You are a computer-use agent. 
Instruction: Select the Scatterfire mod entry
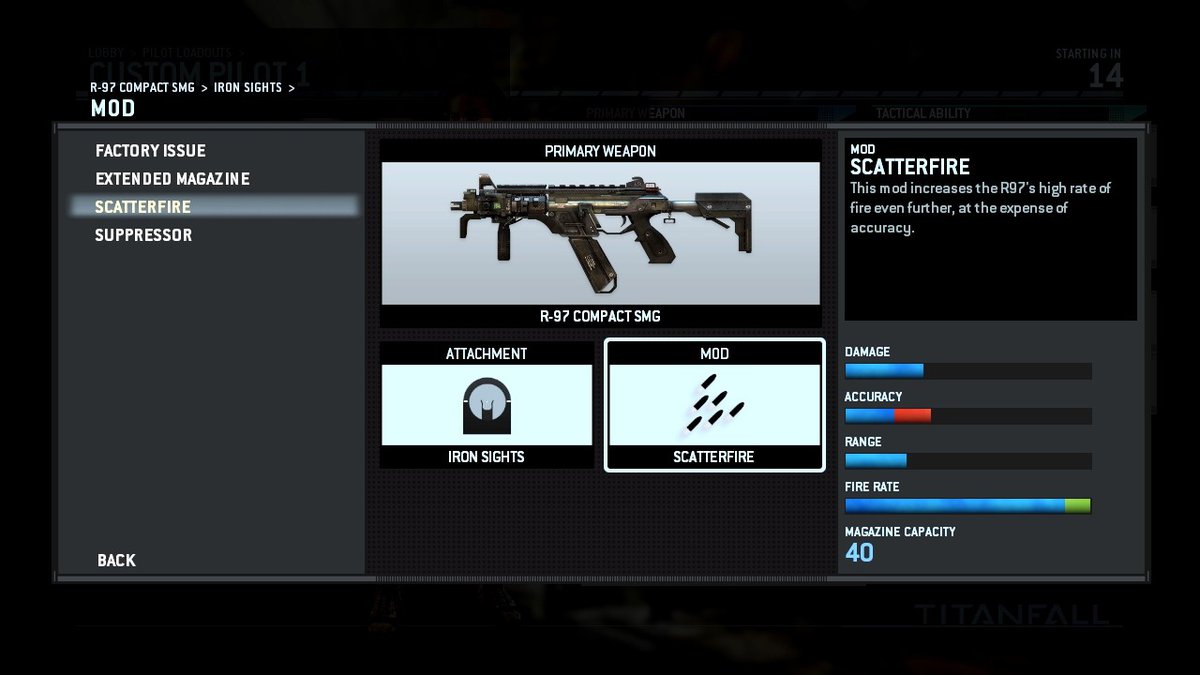point(143,207)
